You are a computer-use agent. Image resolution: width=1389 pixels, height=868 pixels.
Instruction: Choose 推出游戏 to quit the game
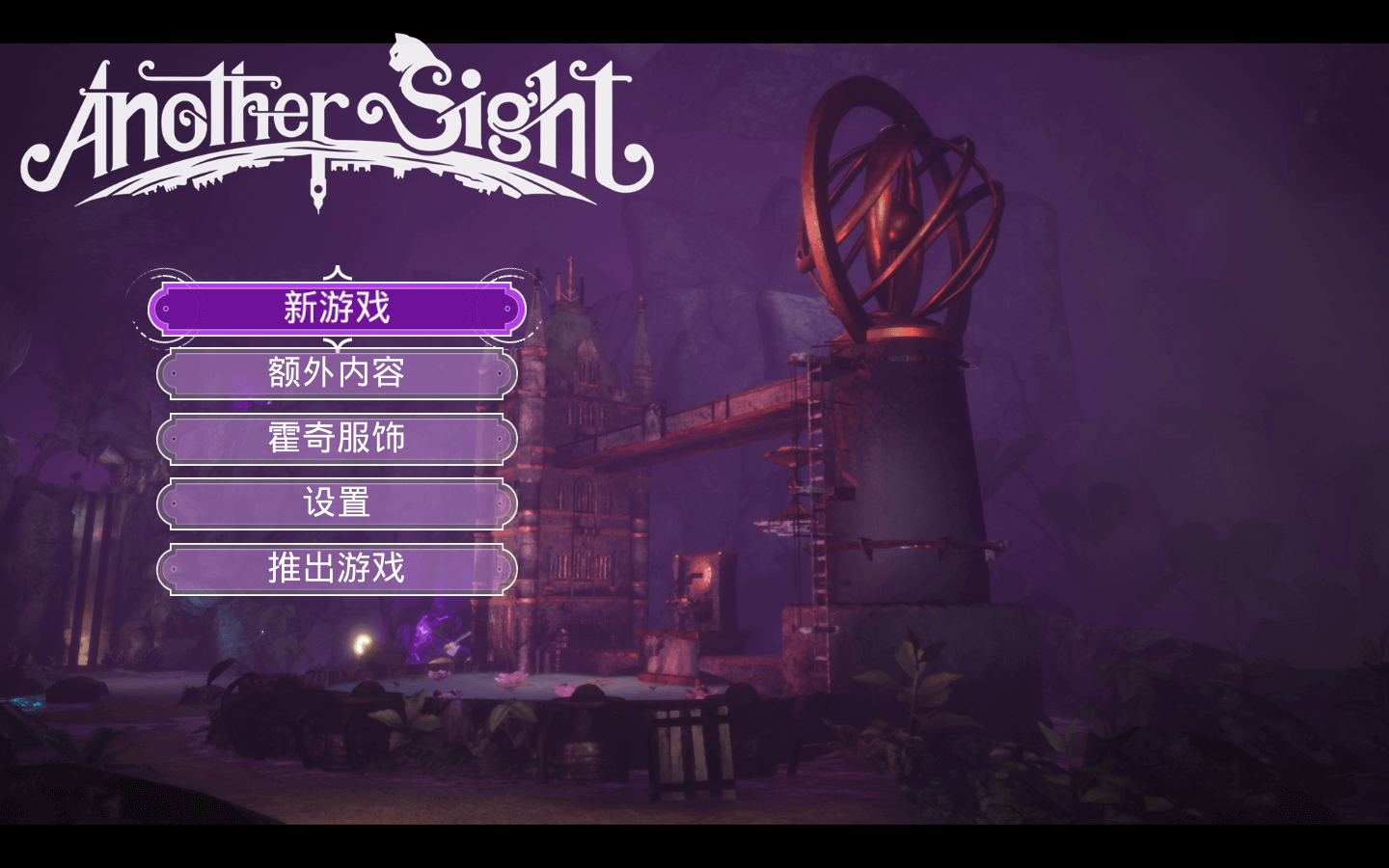point(337,569)
